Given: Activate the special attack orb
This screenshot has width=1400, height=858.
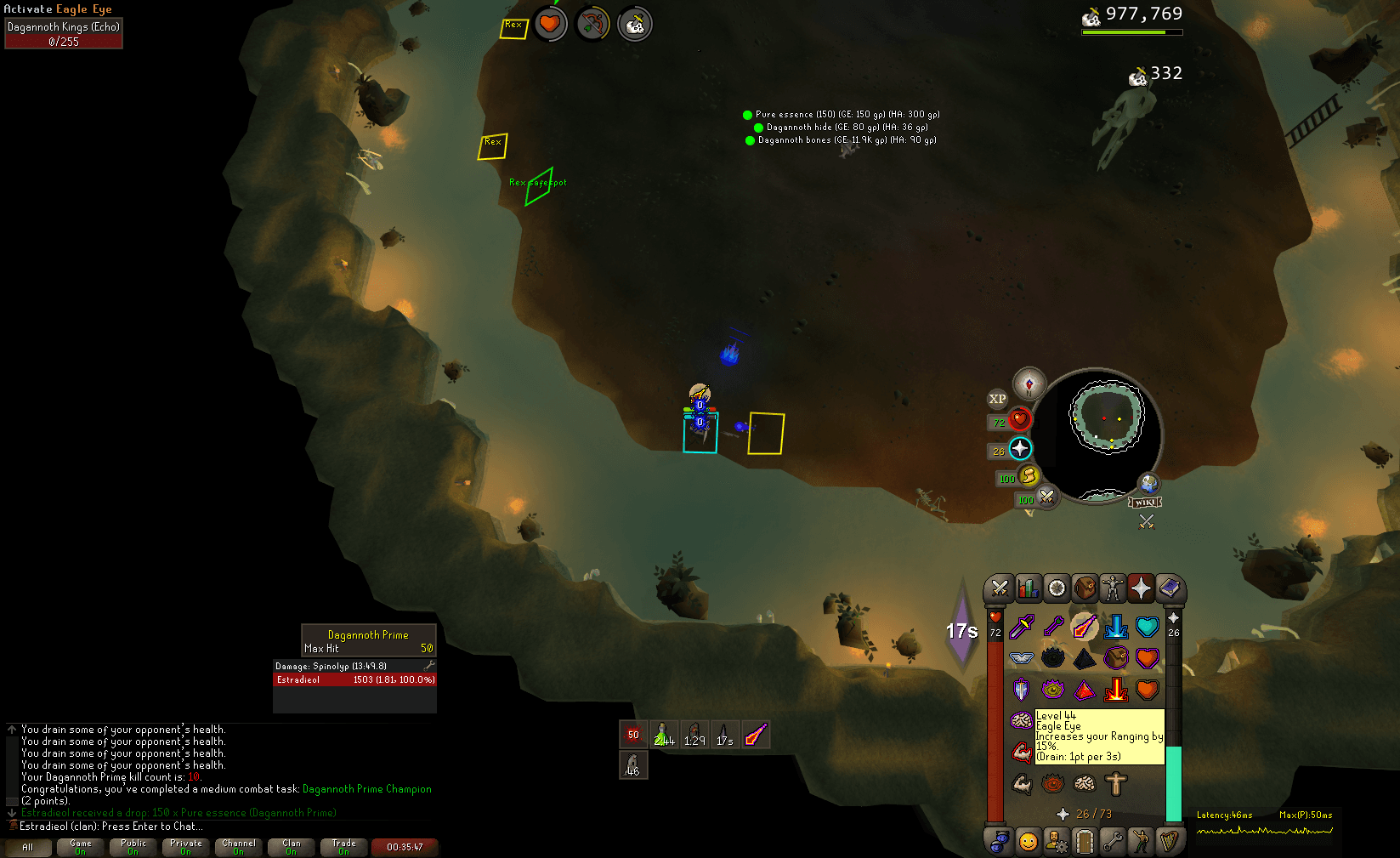Looking at the screenshot, I should pos(1047,497).
